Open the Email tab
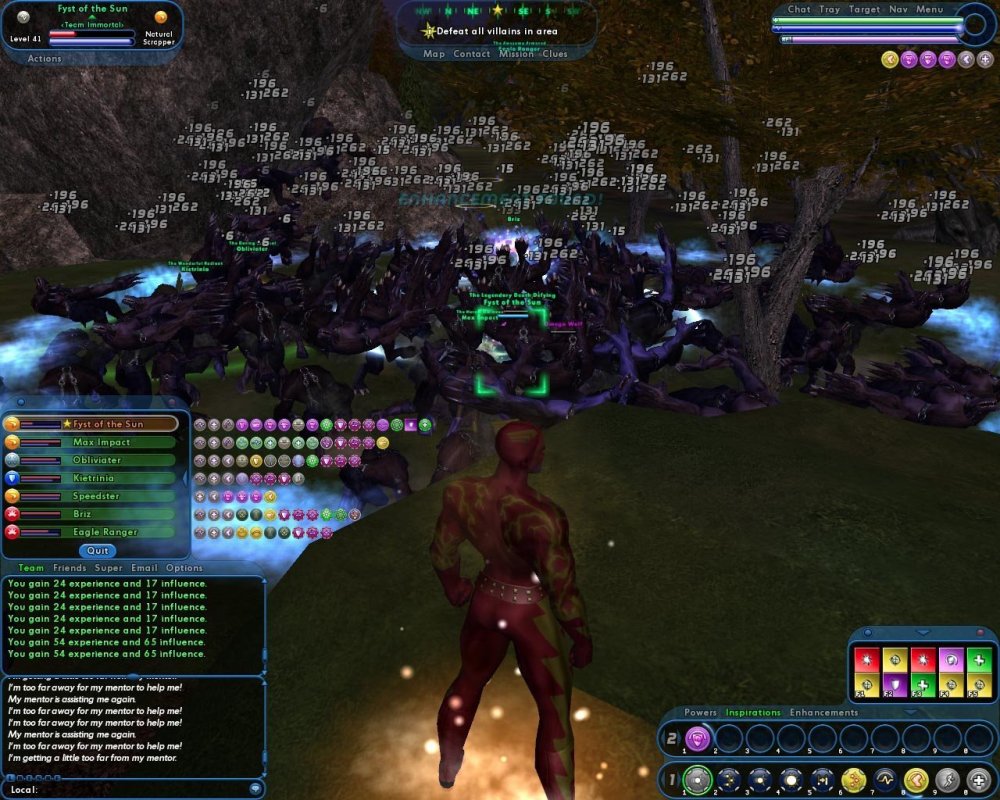1000x800 pixels. tap(144, 568)
